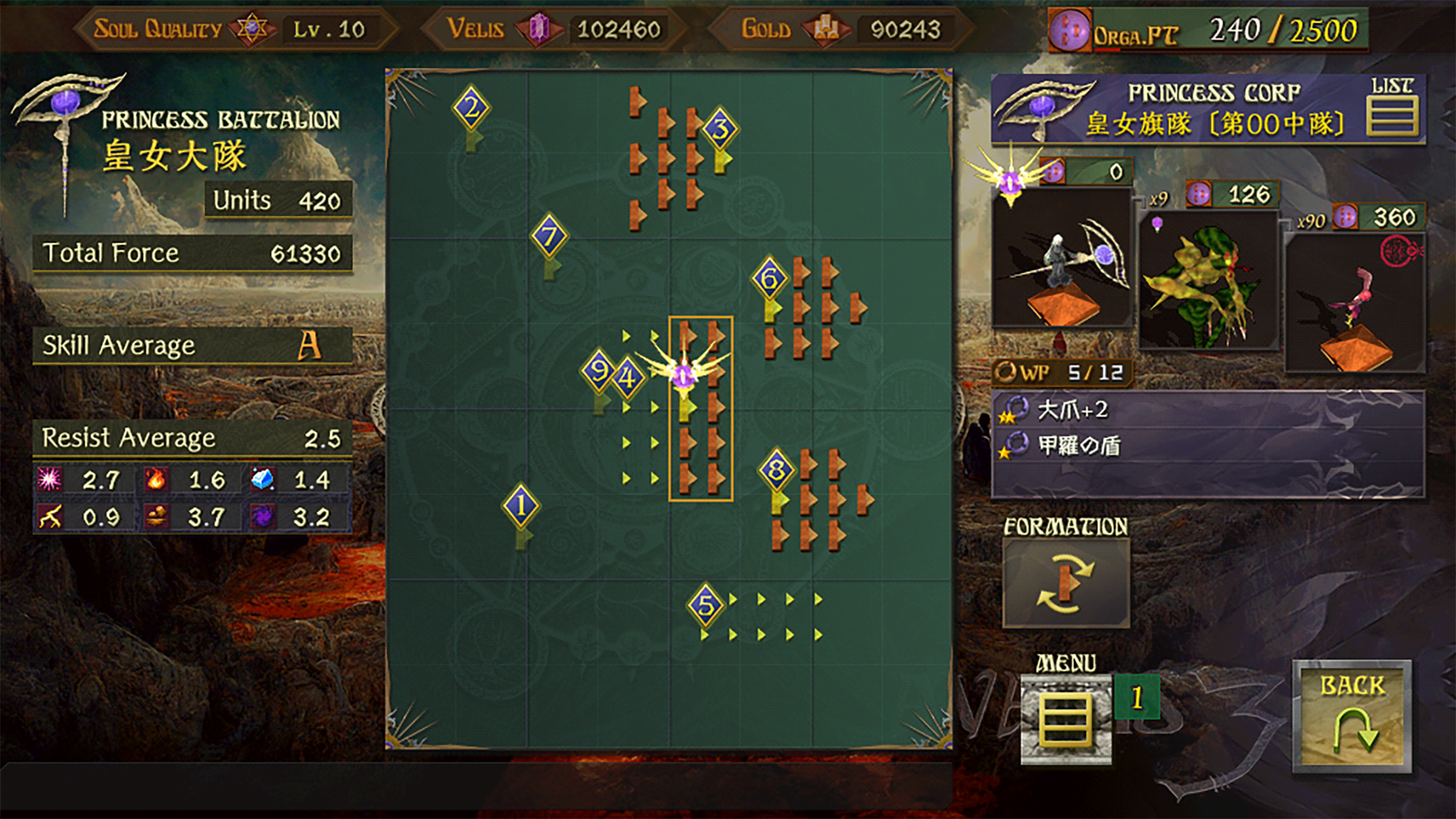Click the Gold coin stack icon
Image resolution: width=1456 pixels, height=819 pixels.
[x=827, y=29]
